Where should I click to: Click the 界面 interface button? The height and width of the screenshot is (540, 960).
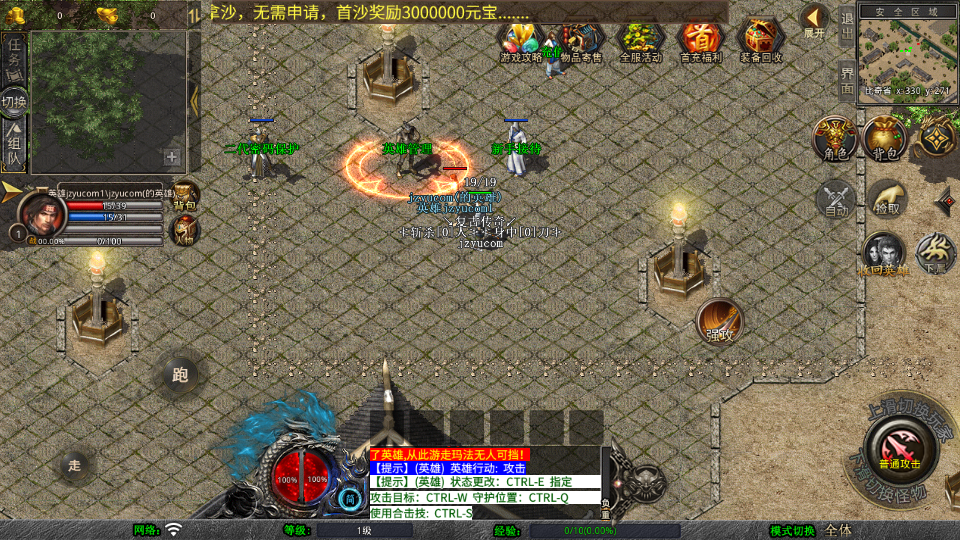846,78
